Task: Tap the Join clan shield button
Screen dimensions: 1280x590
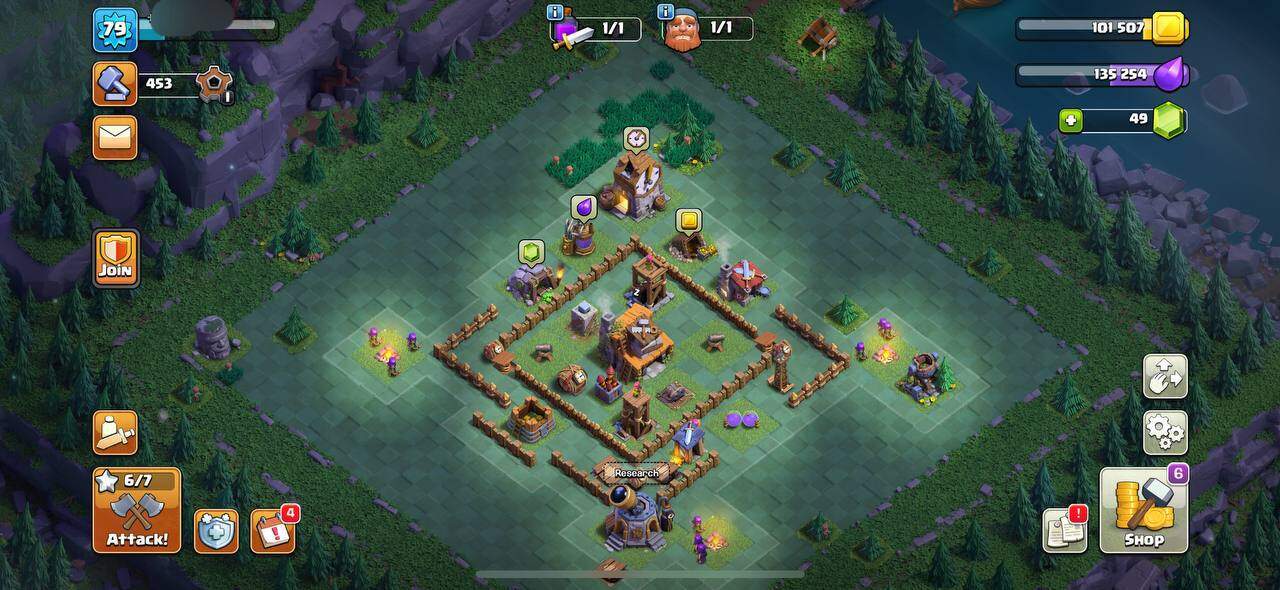Action: (x=116, y=259)
